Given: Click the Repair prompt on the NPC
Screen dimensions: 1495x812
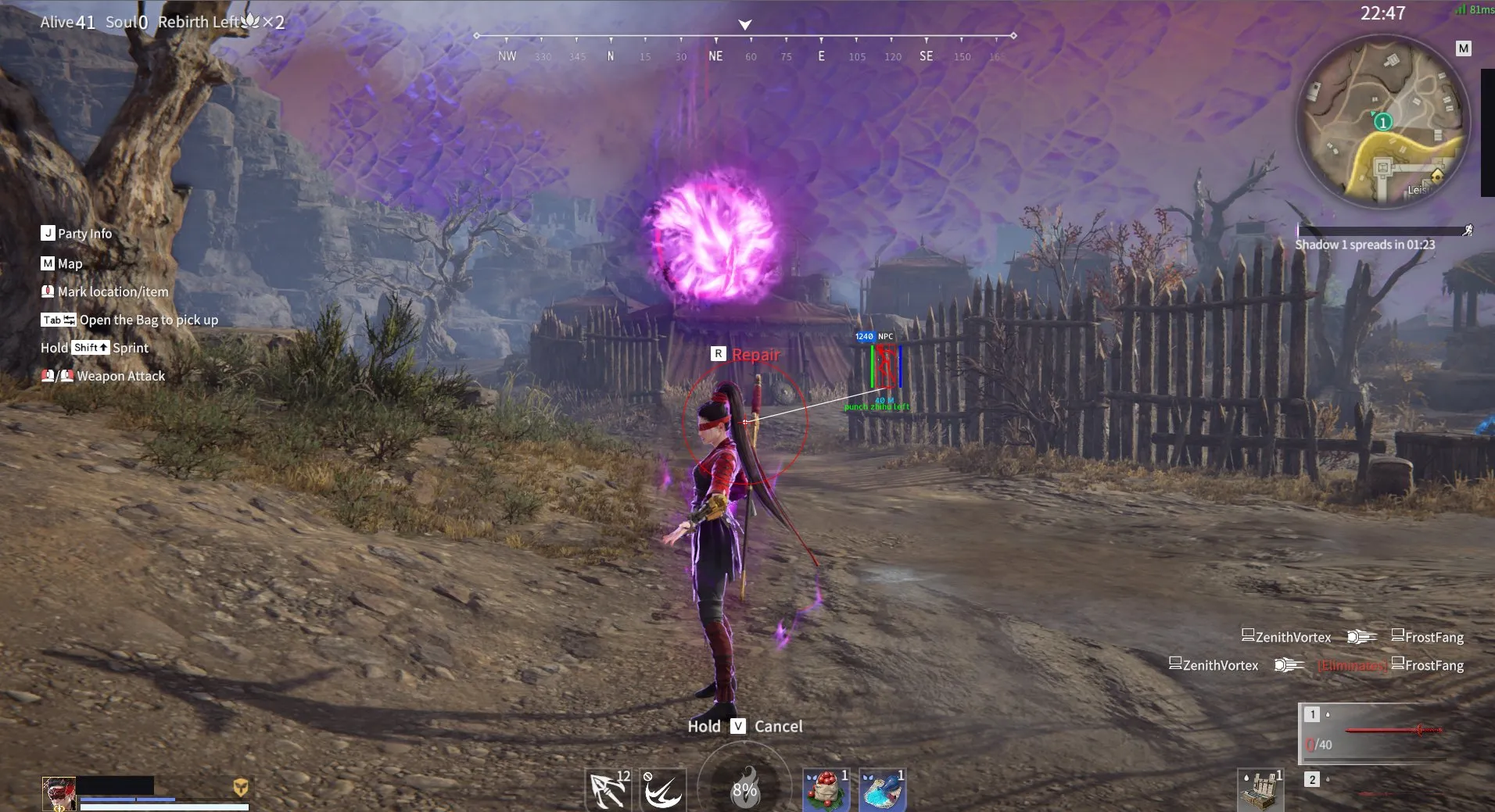Looking at the screenshot, I should click(x=745, y=354).
